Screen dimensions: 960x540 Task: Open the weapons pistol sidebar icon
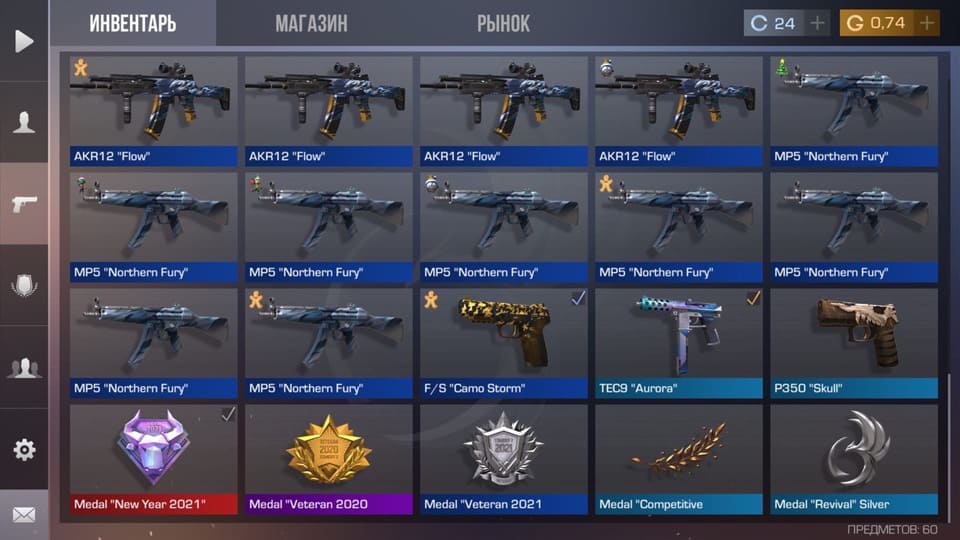click(24, 204)
